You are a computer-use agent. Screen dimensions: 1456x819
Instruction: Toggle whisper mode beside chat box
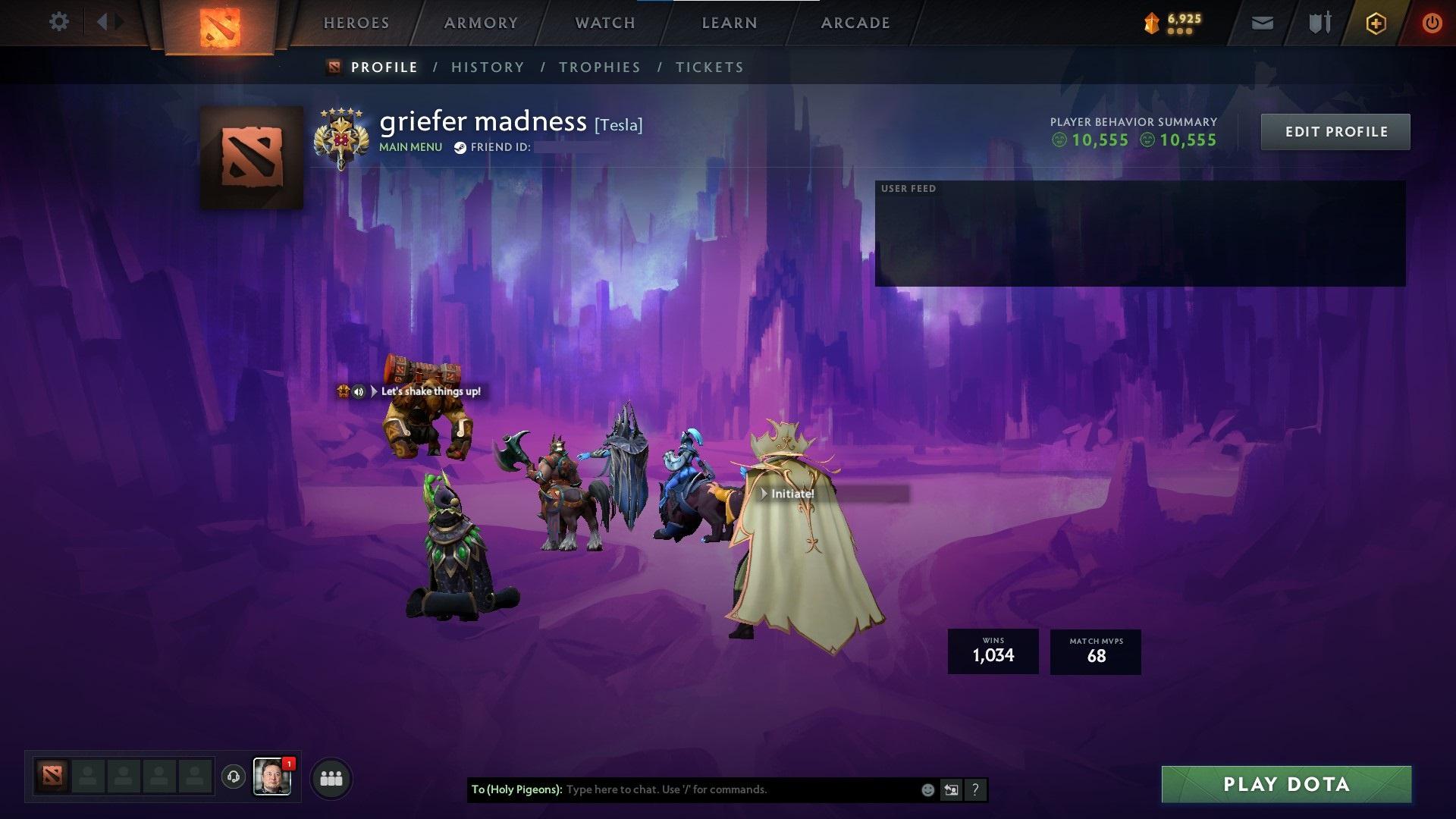point(952,789)
